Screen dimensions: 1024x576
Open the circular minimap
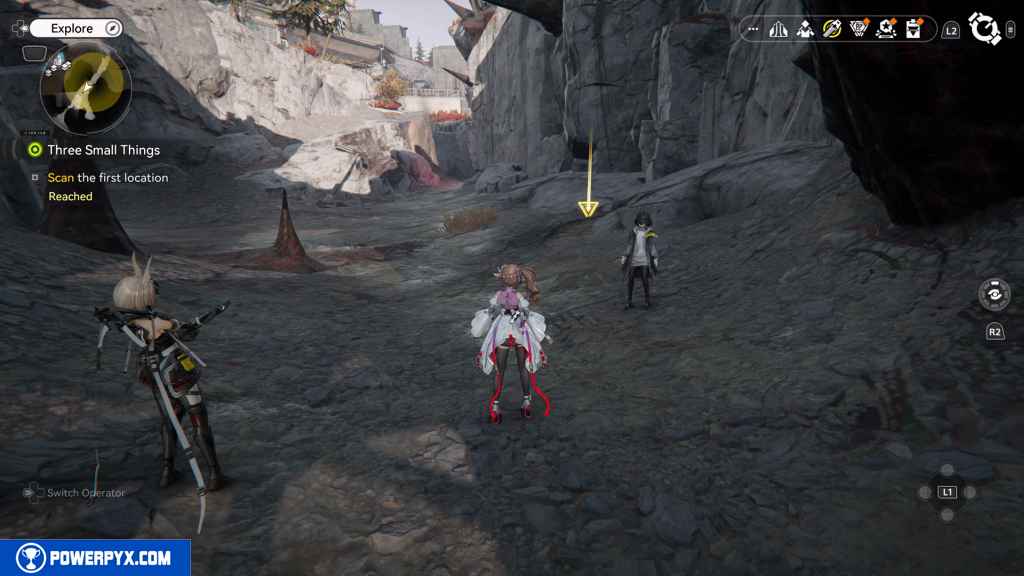(x=86, y=87)
